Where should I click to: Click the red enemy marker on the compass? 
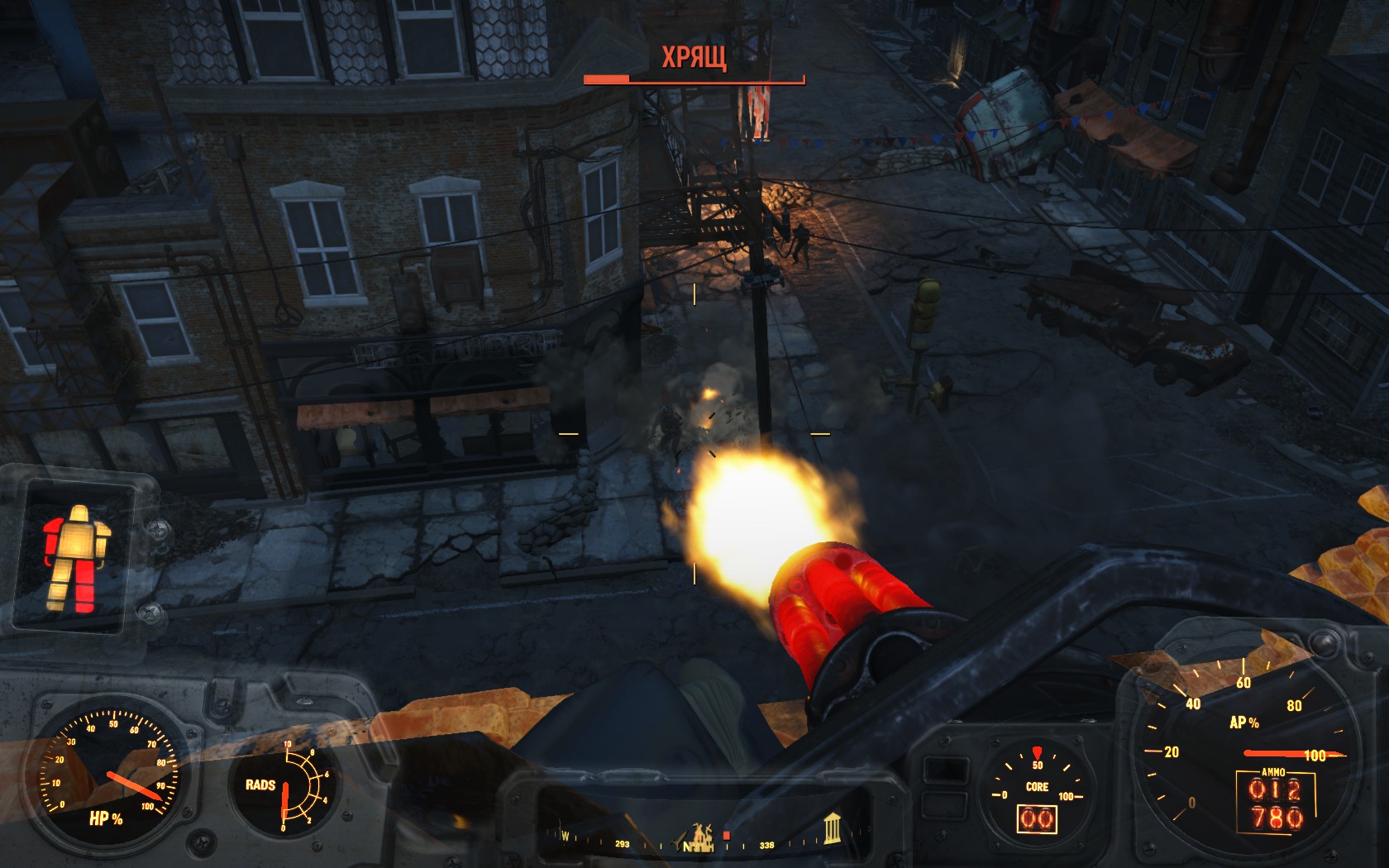(727, 836)
